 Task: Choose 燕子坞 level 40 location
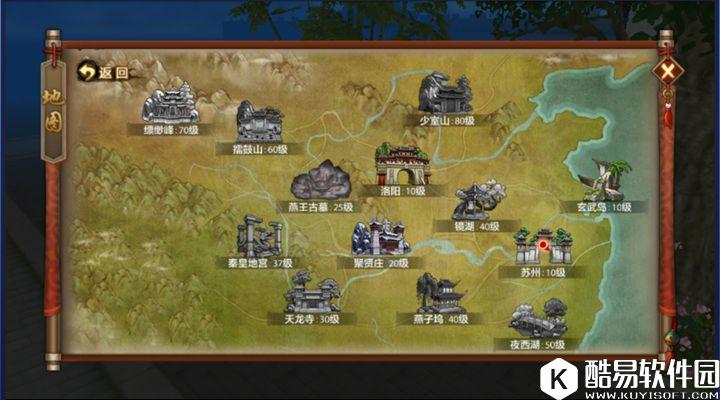tap(441, 296)
